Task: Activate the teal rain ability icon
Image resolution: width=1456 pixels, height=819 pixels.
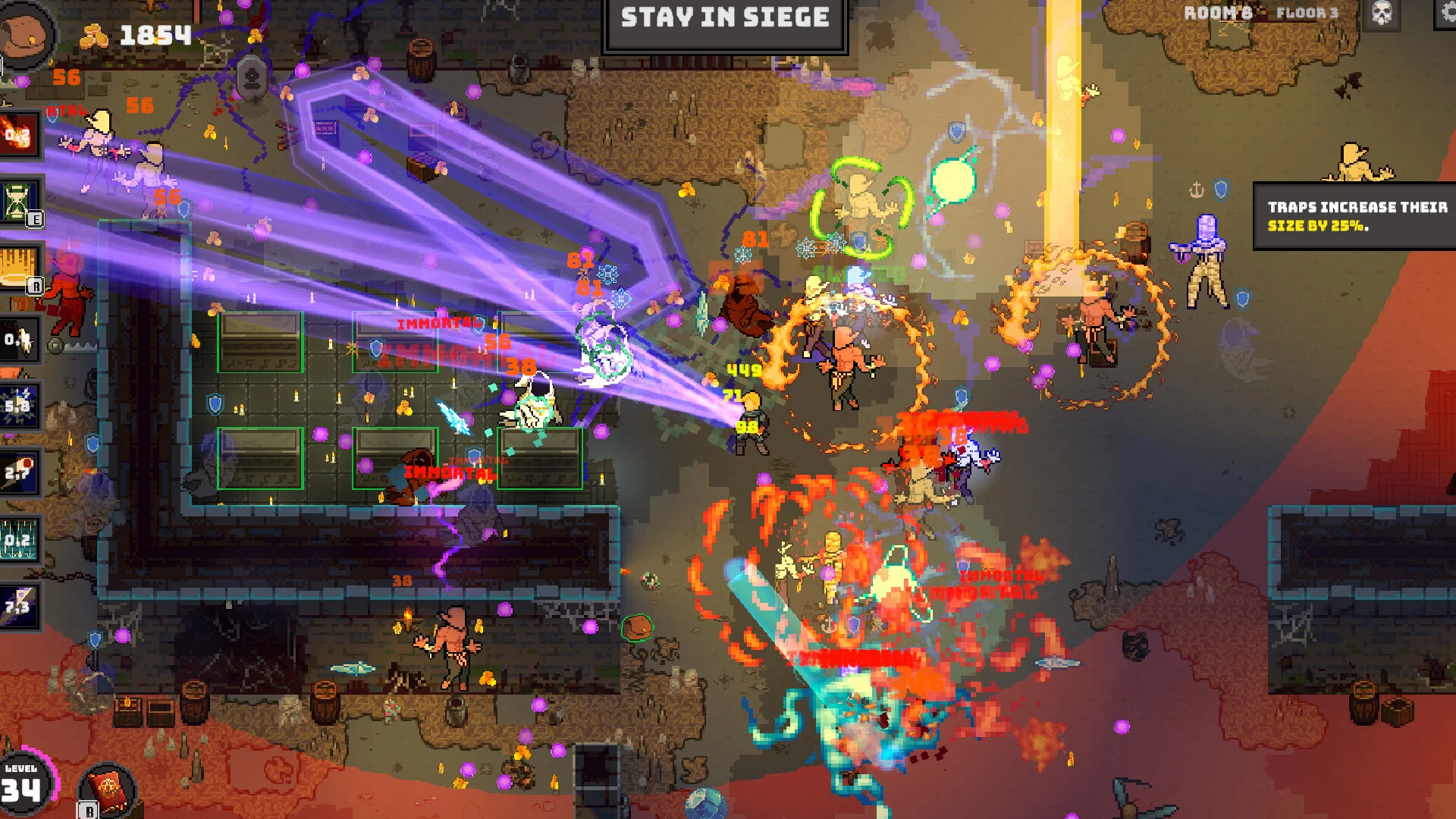Action: click(x=18, y=539)
